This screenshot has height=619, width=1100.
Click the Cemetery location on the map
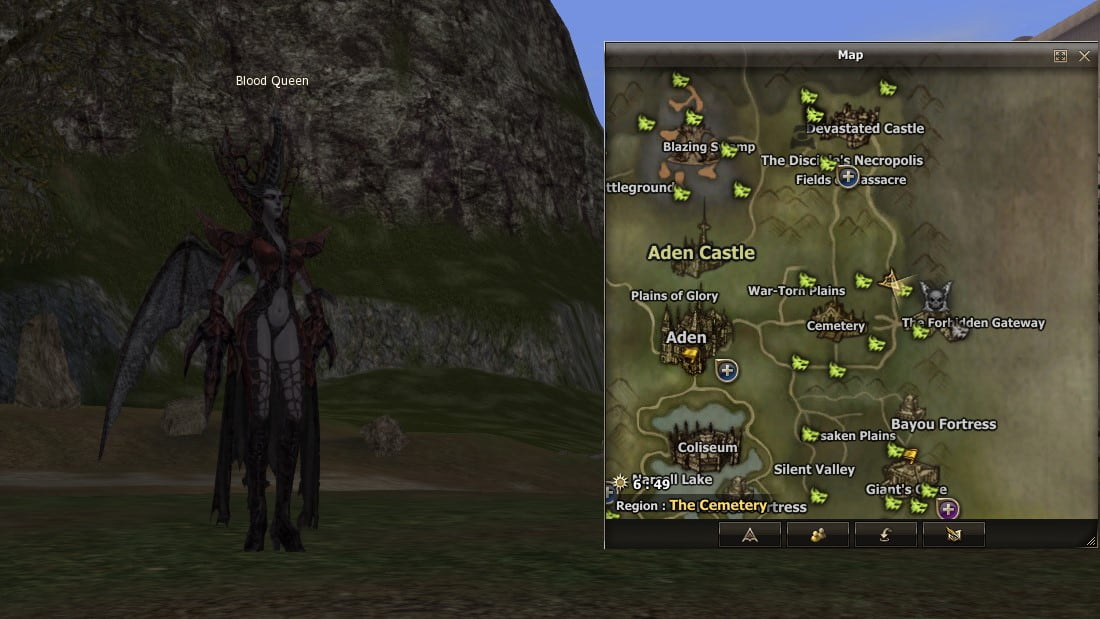[x=836, y=326]
